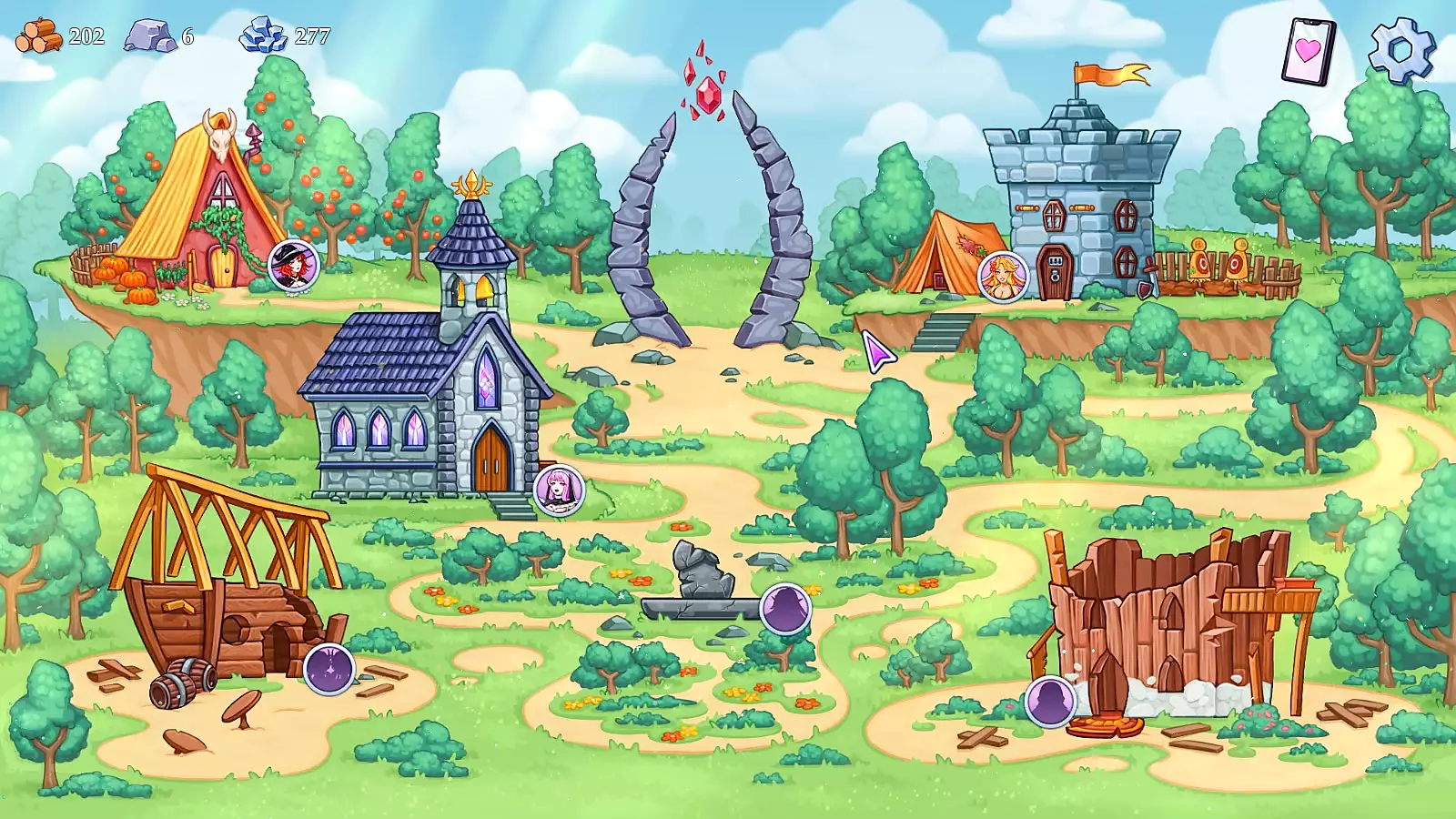
Task: Choose the blonde girl portrait by the tower
Action: 1003,277
